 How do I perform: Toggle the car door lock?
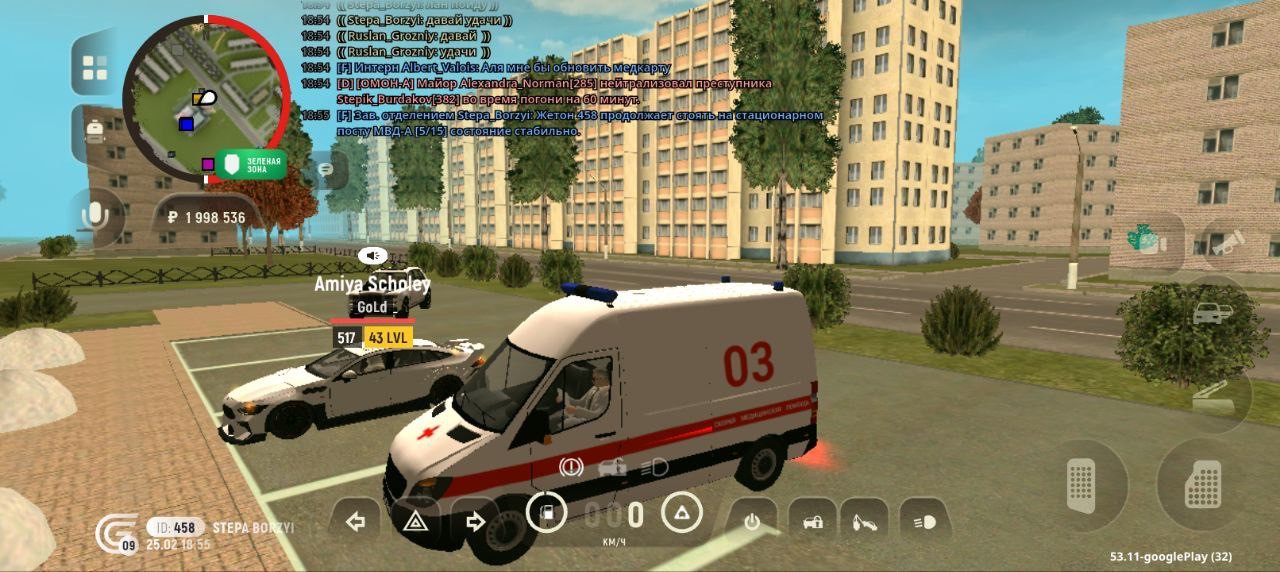(x=812, y=521)
